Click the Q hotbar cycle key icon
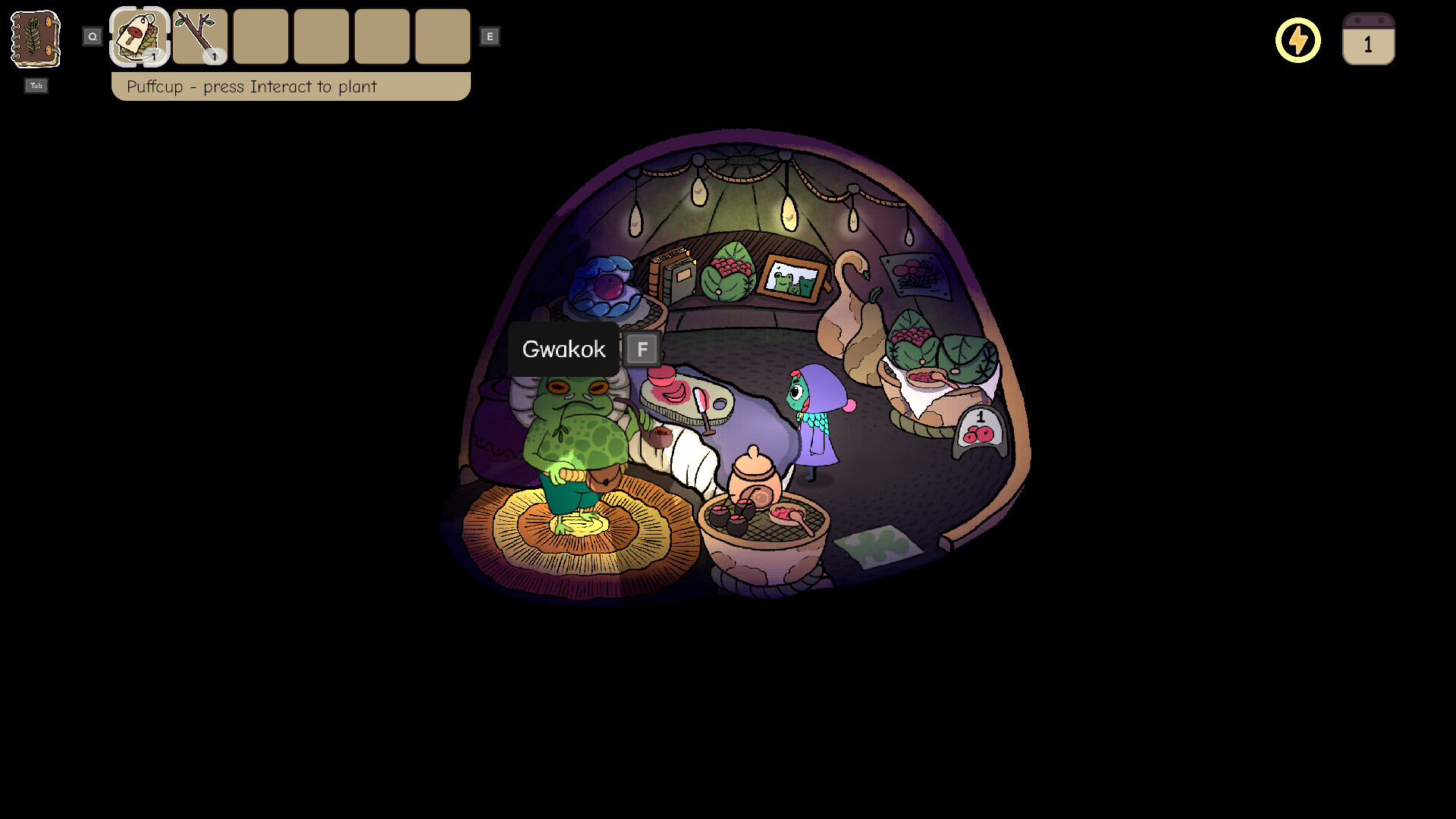The image size is (1456, 819). [x=93, y=35]
